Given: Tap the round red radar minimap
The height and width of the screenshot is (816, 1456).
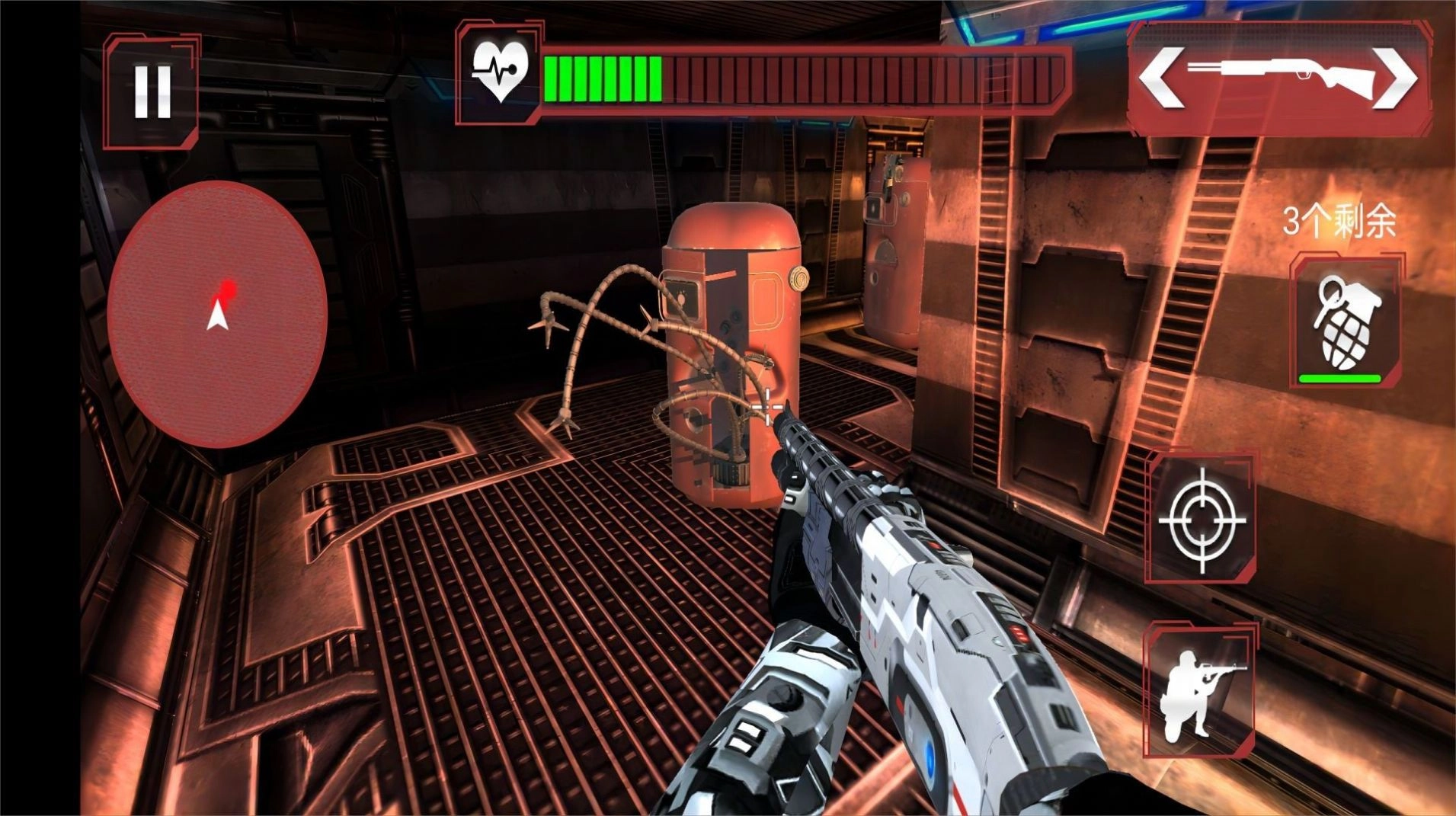Looking at the screenshot, I should pos(218,313).
